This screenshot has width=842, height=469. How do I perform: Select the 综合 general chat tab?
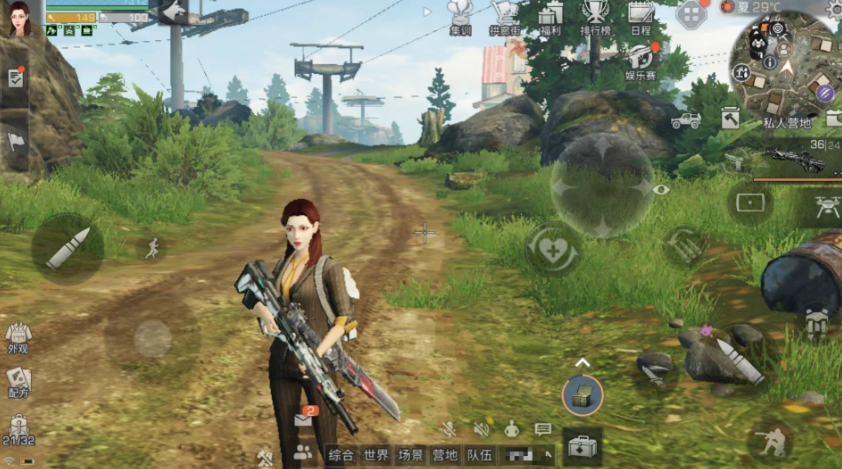[x=341, y=455]
